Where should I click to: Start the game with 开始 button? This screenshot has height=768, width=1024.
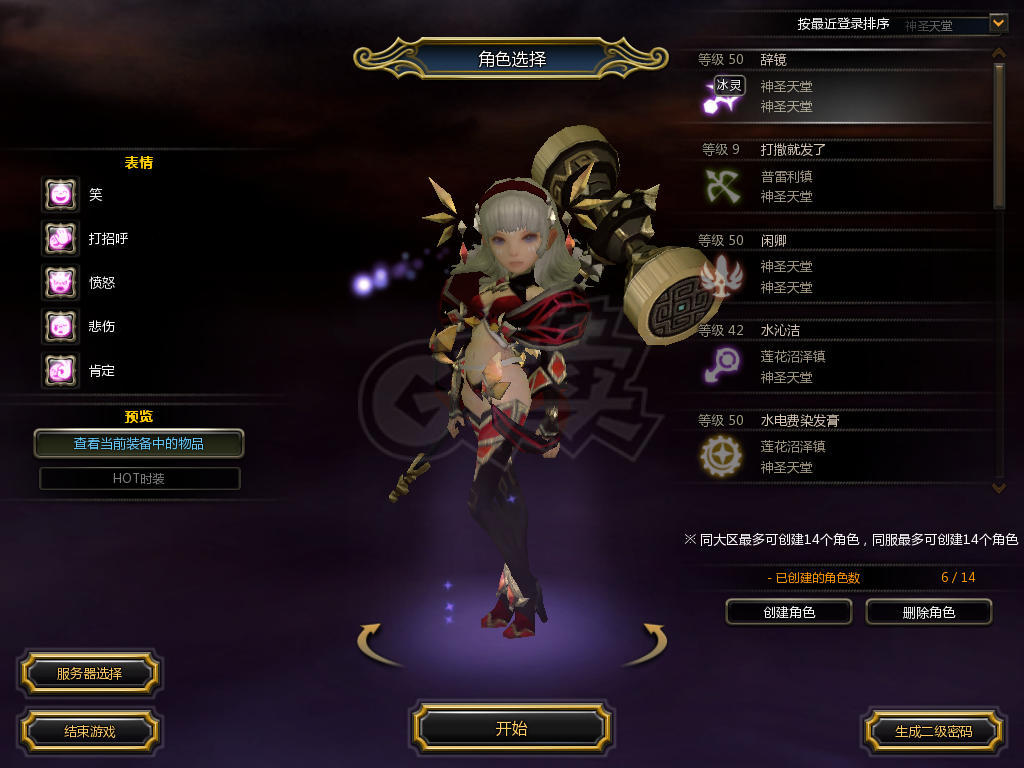tap(511, 728)
